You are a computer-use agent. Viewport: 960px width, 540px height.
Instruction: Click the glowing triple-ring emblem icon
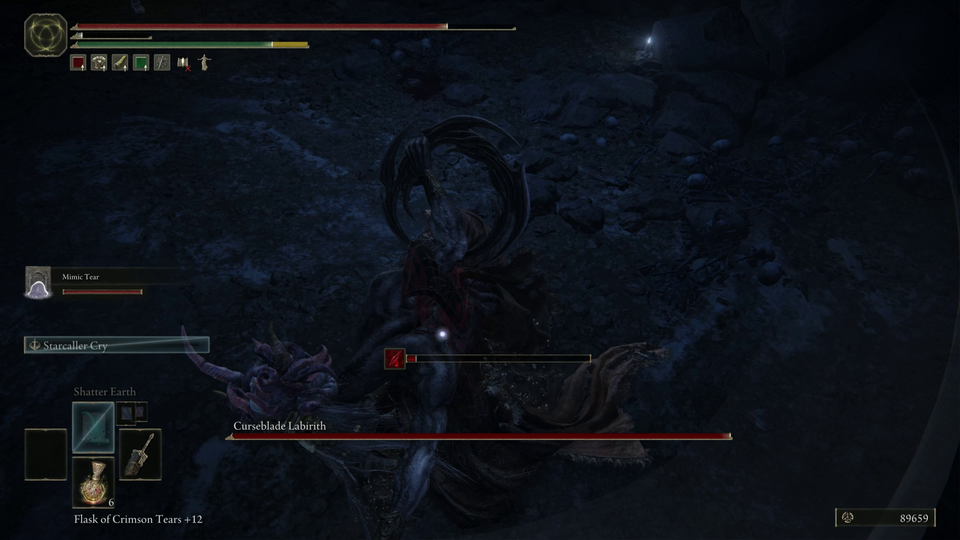pos(46,35)
